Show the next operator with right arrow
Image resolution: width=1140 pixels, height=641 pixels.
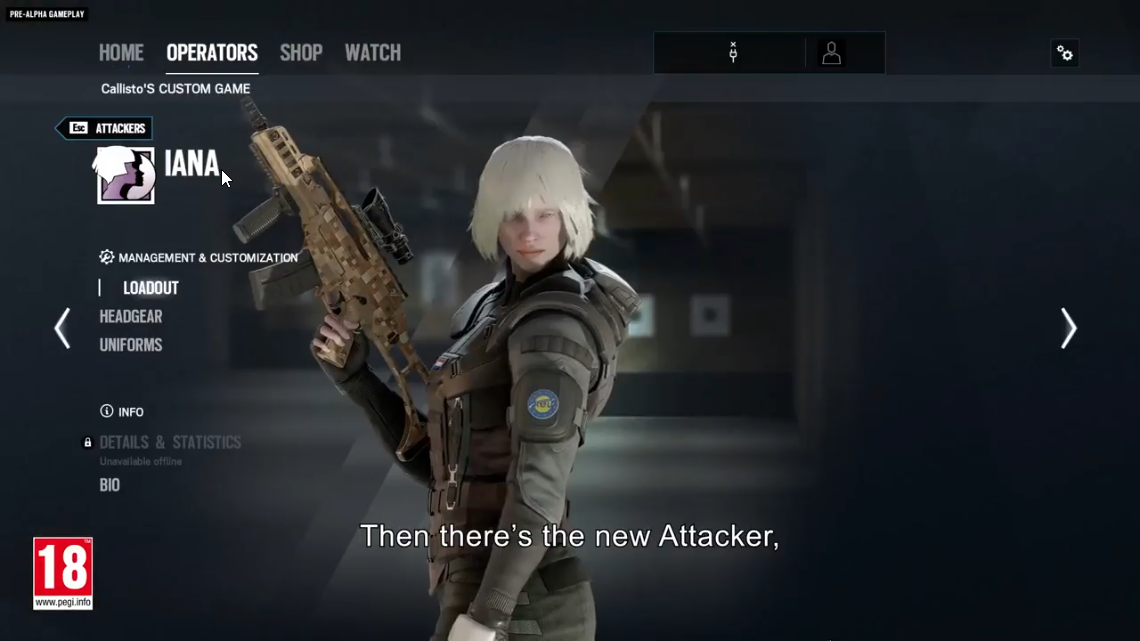pos(1068,328)
